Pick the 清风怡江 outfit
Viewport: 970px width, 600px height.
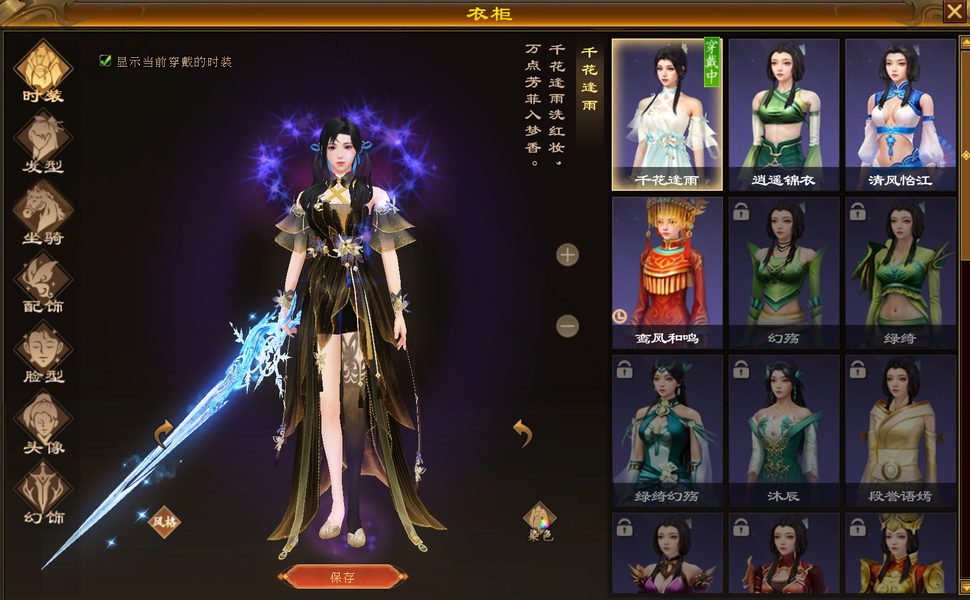tap(899, 114)
